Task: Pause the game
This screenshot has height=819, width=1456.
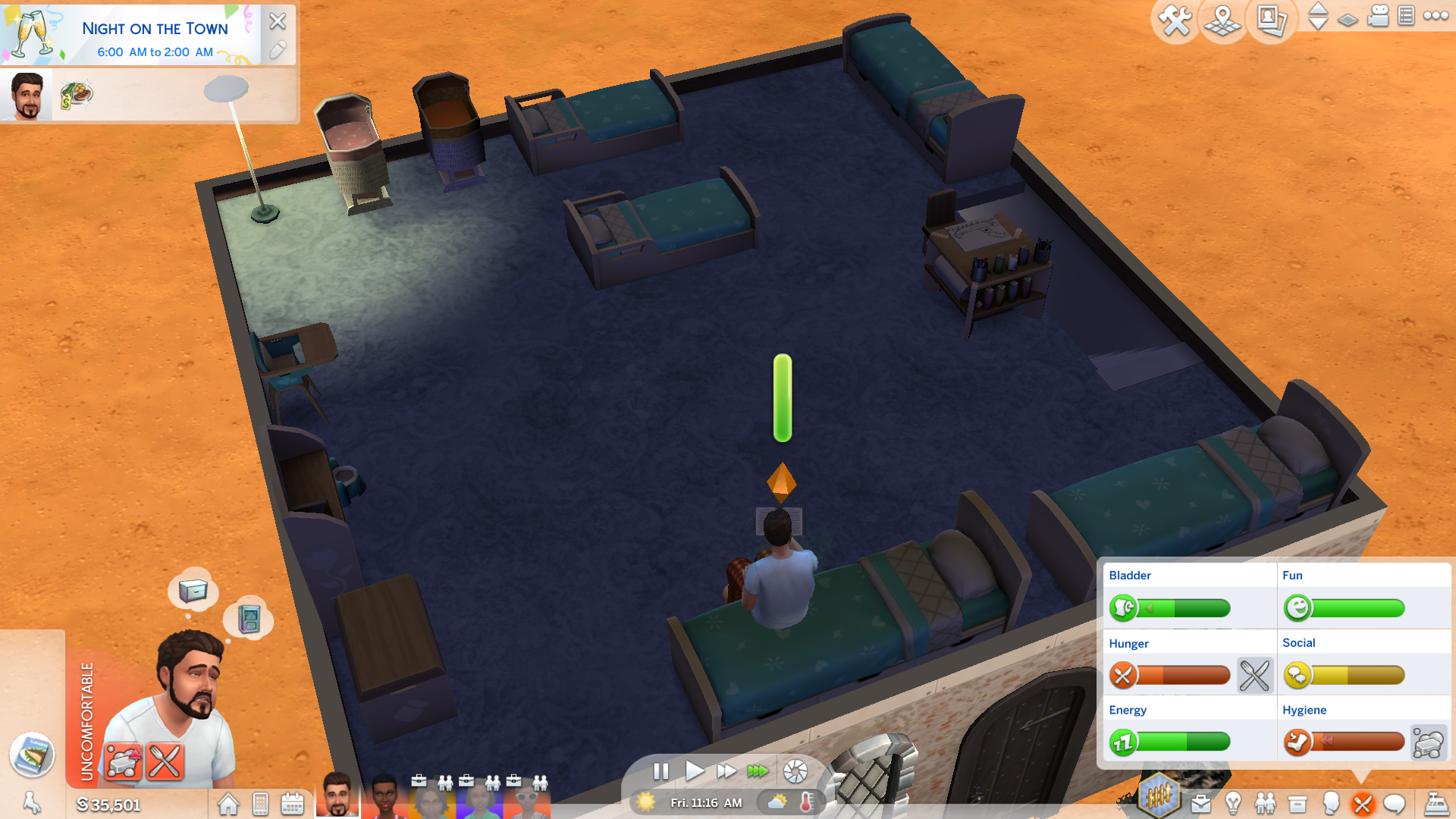Action: 661,771
